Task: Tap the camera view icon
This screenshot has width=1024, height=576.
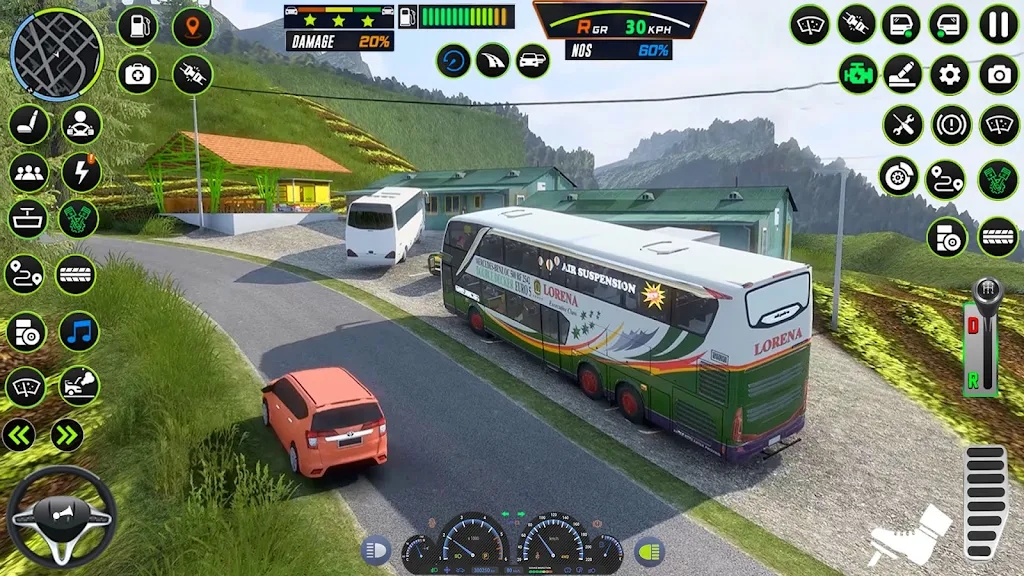Action: [998, 75]
